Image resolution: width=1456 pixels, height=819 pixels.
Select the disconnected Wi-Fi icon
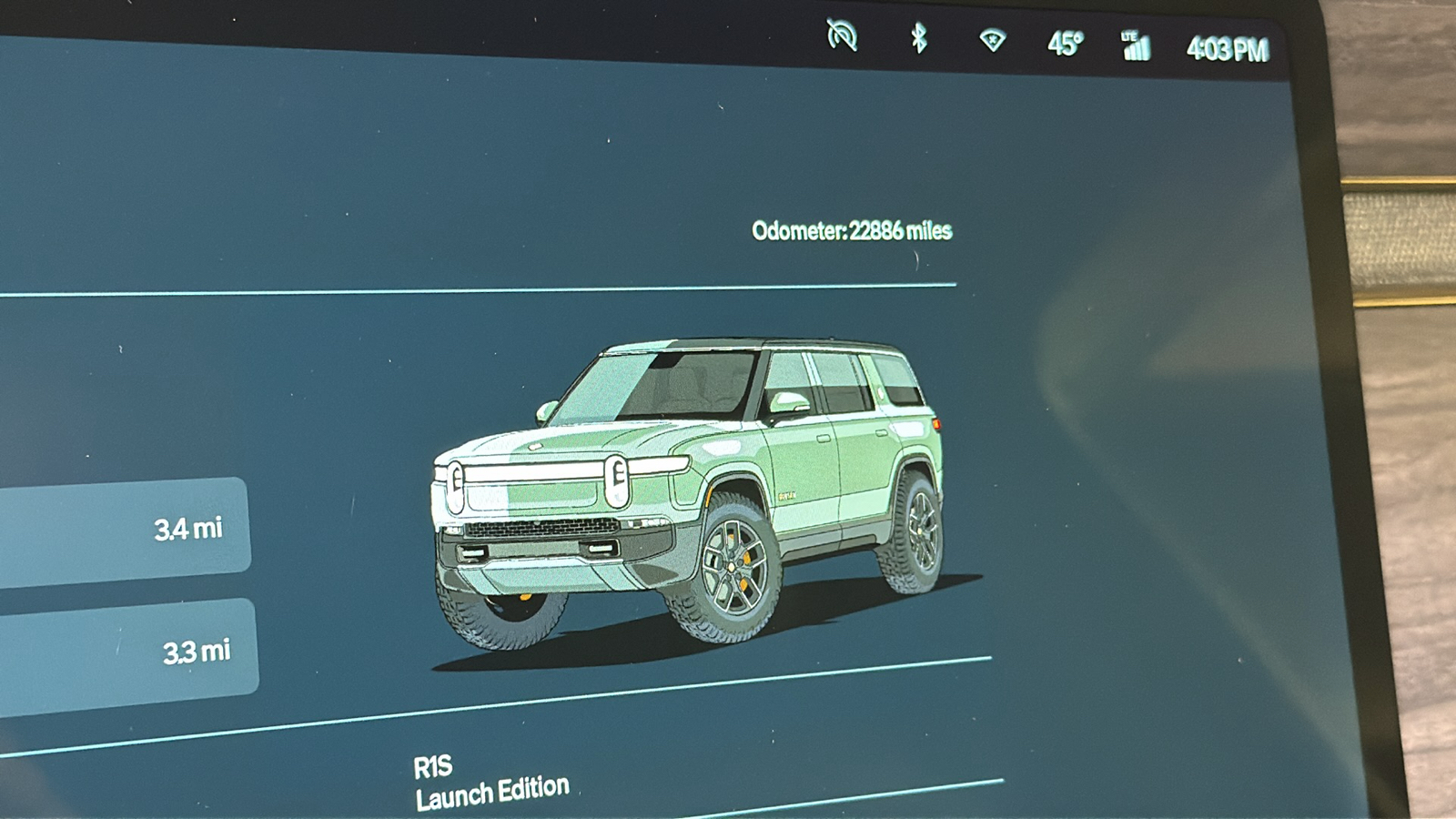[x=993, y=41]
